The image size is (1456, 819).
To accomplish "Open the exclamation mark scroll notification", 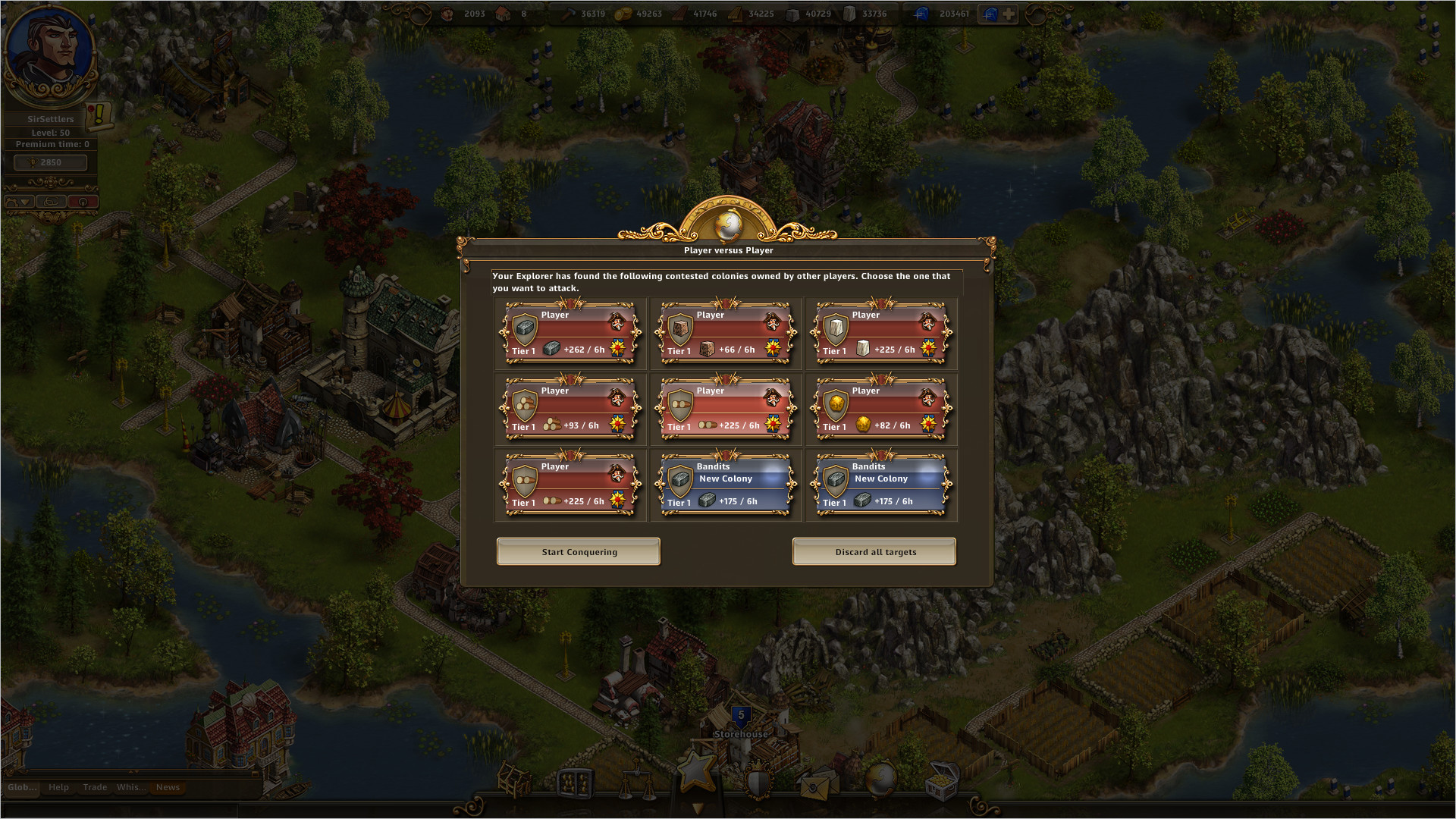I will coord(99,115).
